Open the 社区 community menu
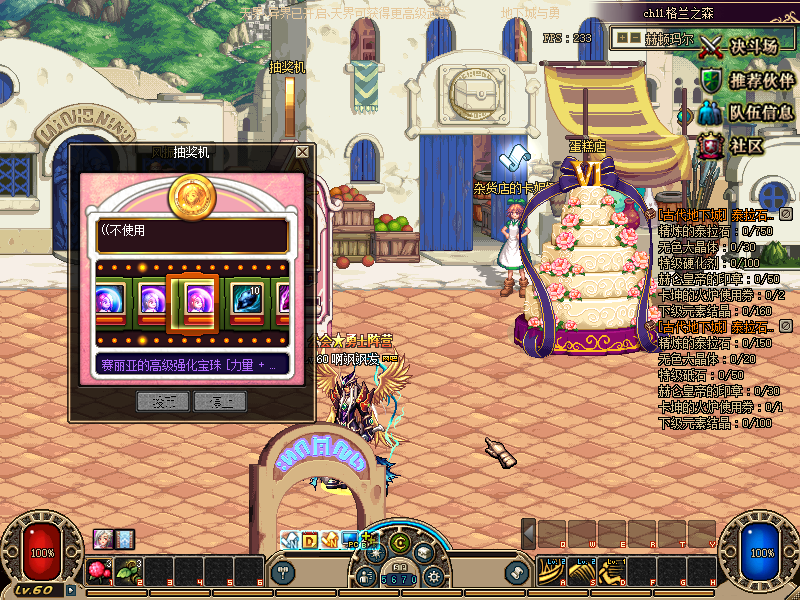800x600 pixels. 735,145
